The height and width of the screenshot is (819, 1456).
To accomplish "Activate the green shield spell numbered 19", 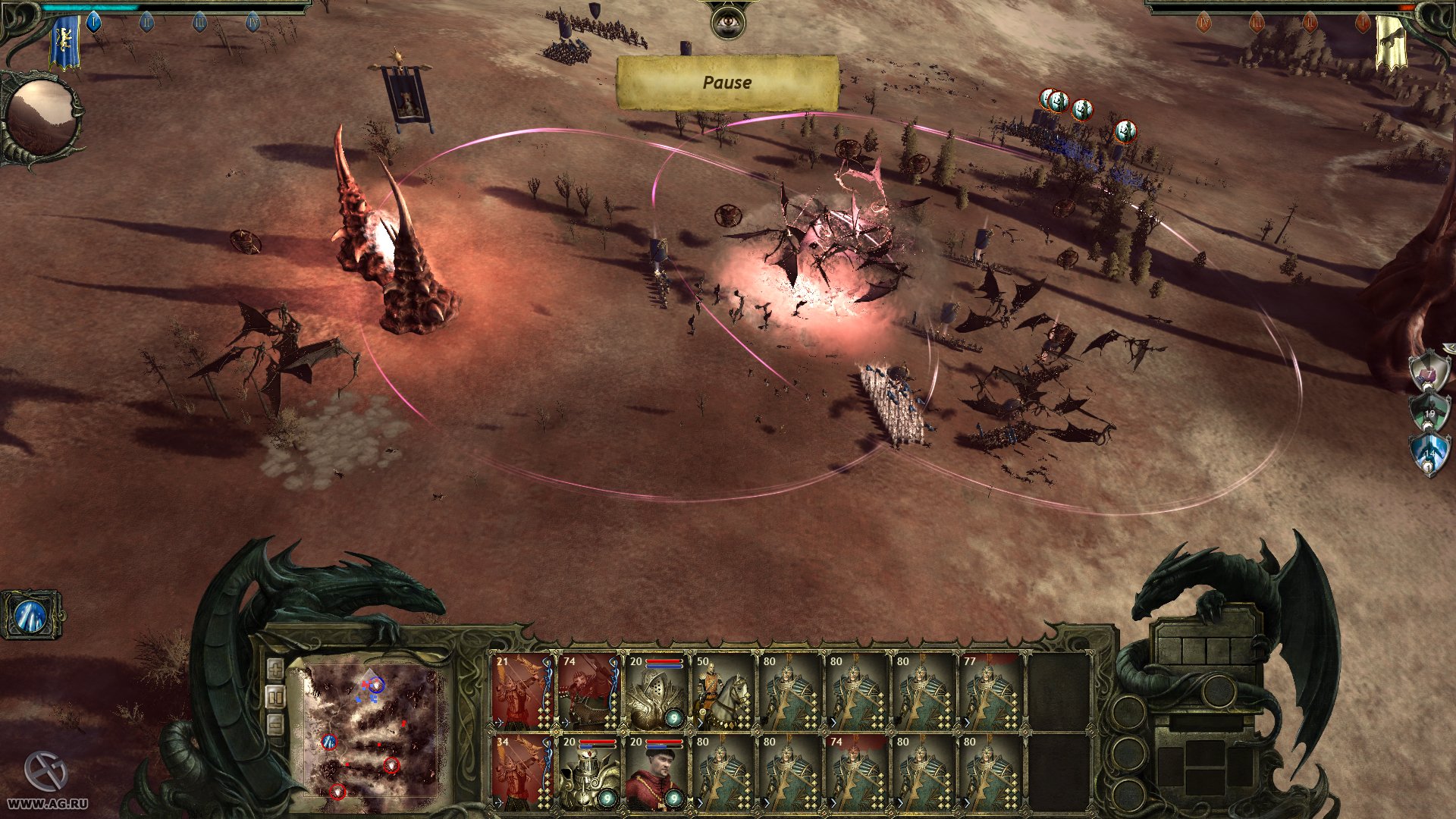I will (1429, 411).
